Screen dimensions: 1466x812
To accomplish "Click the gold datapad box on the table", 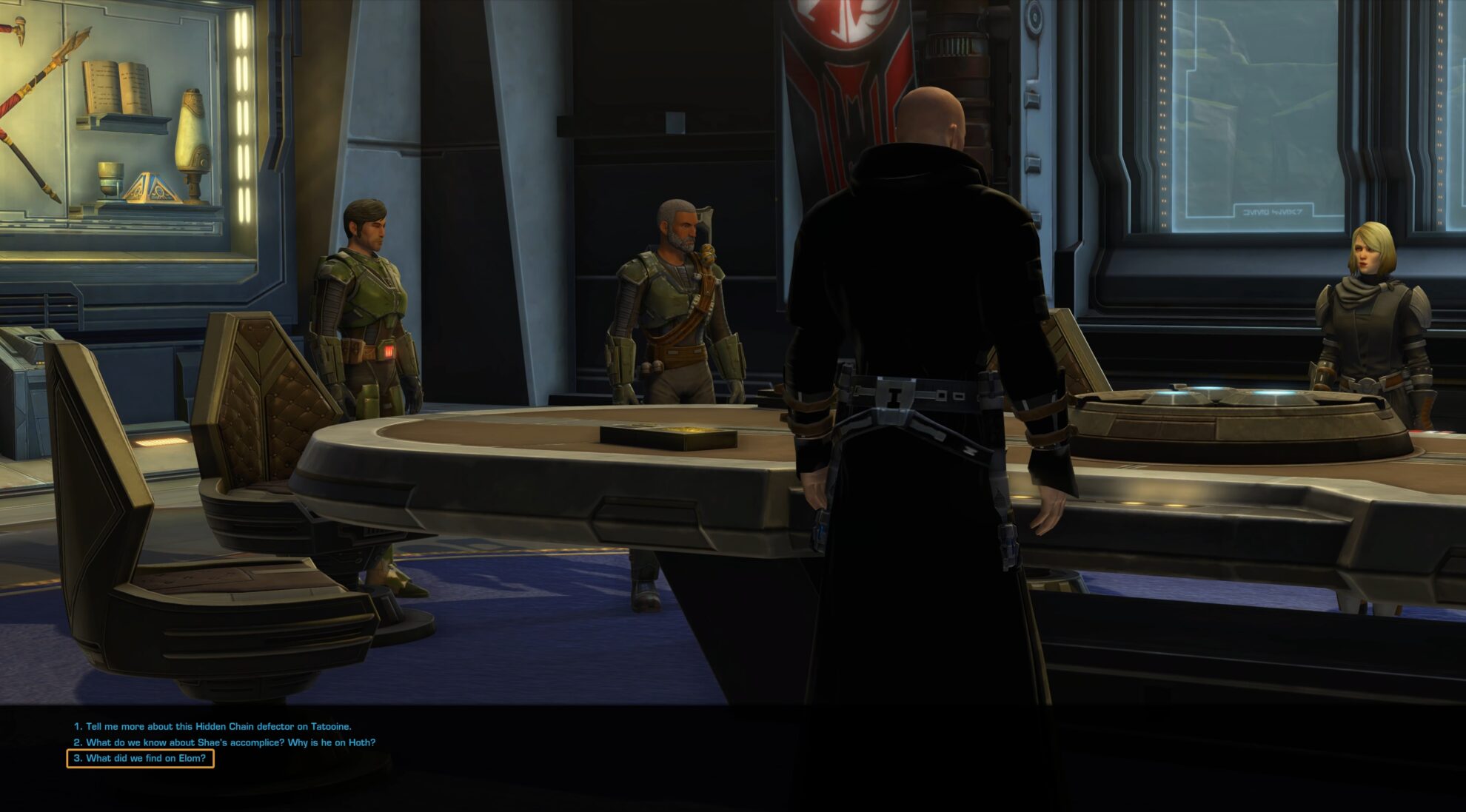I will tap(665, 437).
